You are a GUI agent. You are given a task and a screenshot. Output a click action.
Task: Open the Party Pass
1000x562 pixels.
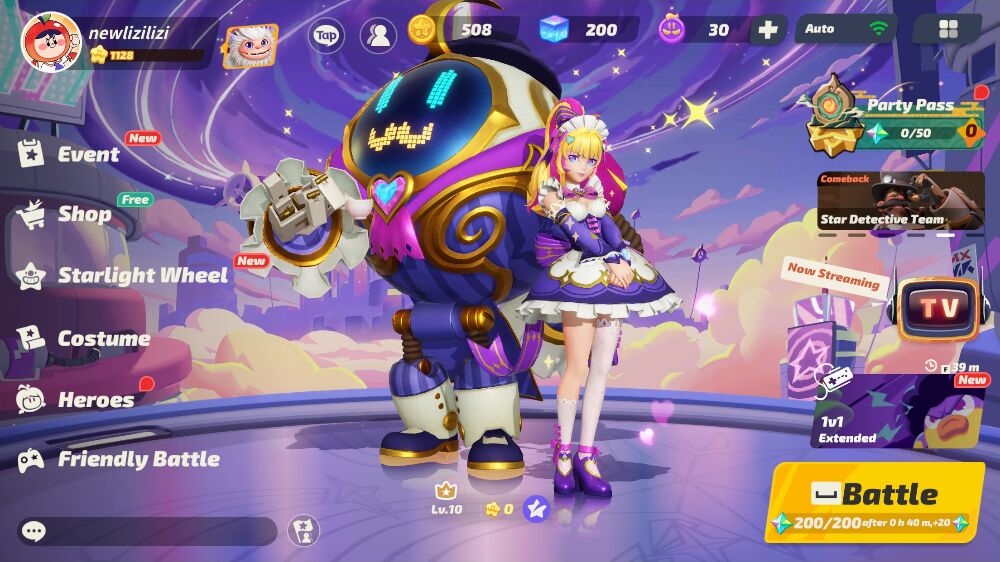point(895,120)
